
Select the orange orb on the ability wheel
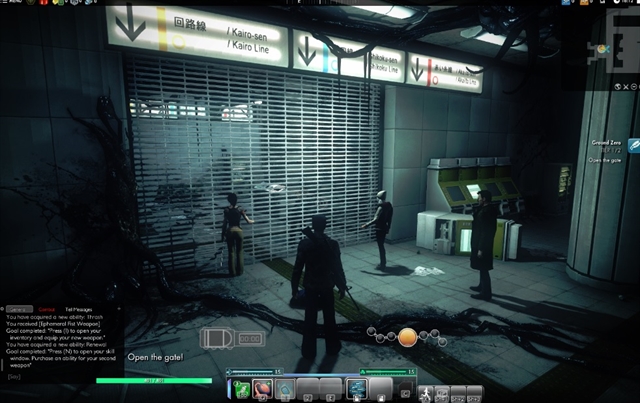coord(407,337)
